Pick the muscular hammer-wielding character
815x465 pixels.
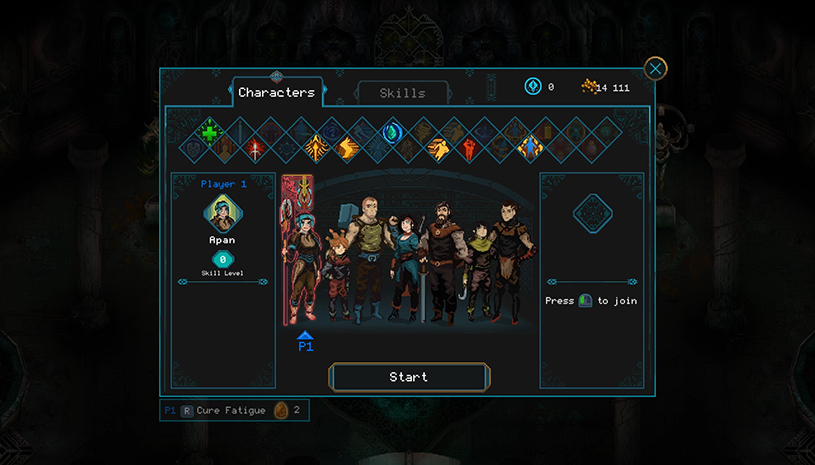click(x=368, y=255)
